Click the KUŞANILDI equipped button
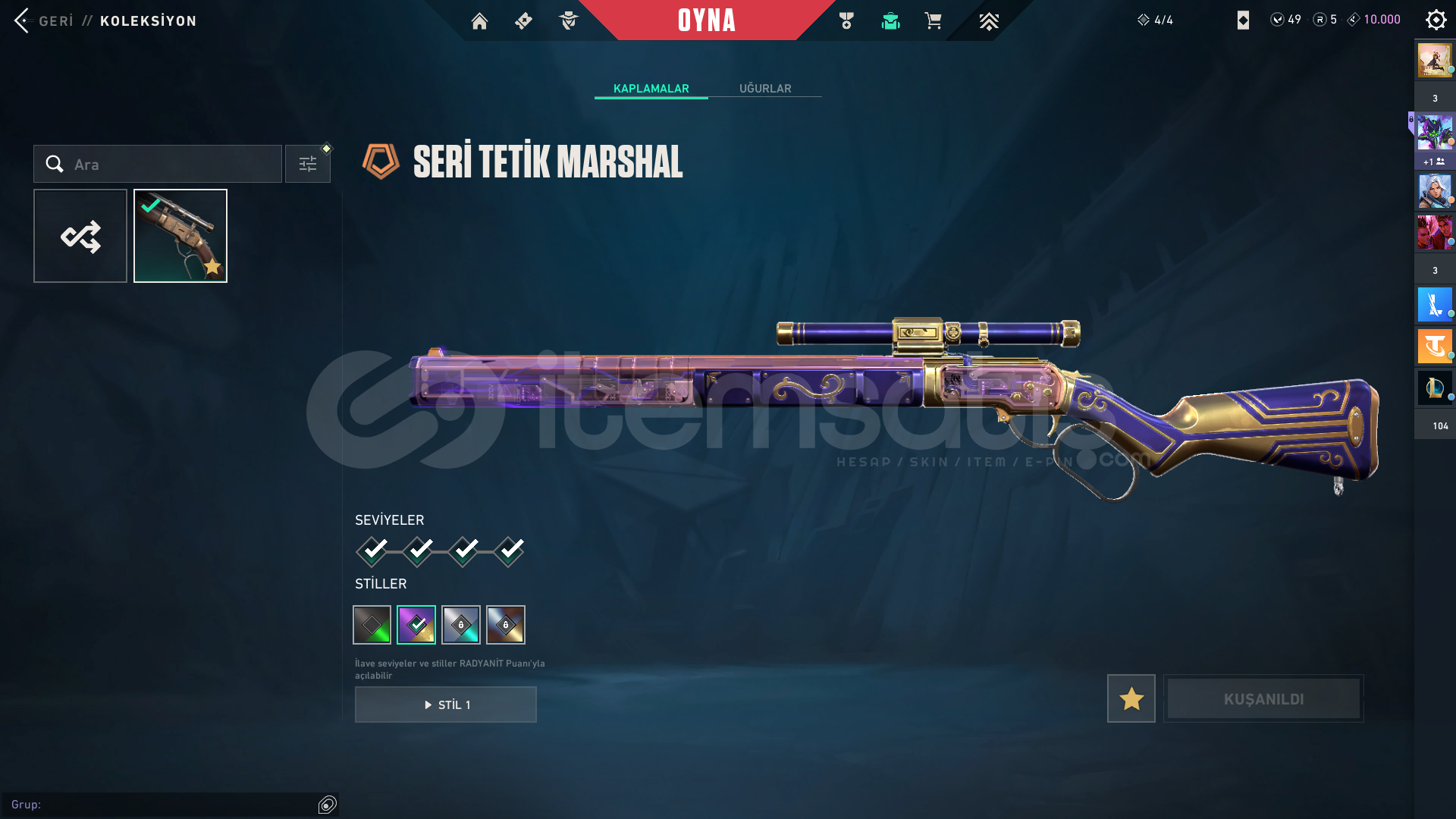The height and width of the screenshot is (819, 1456). pyautogui.click(x=1263, y=698)
